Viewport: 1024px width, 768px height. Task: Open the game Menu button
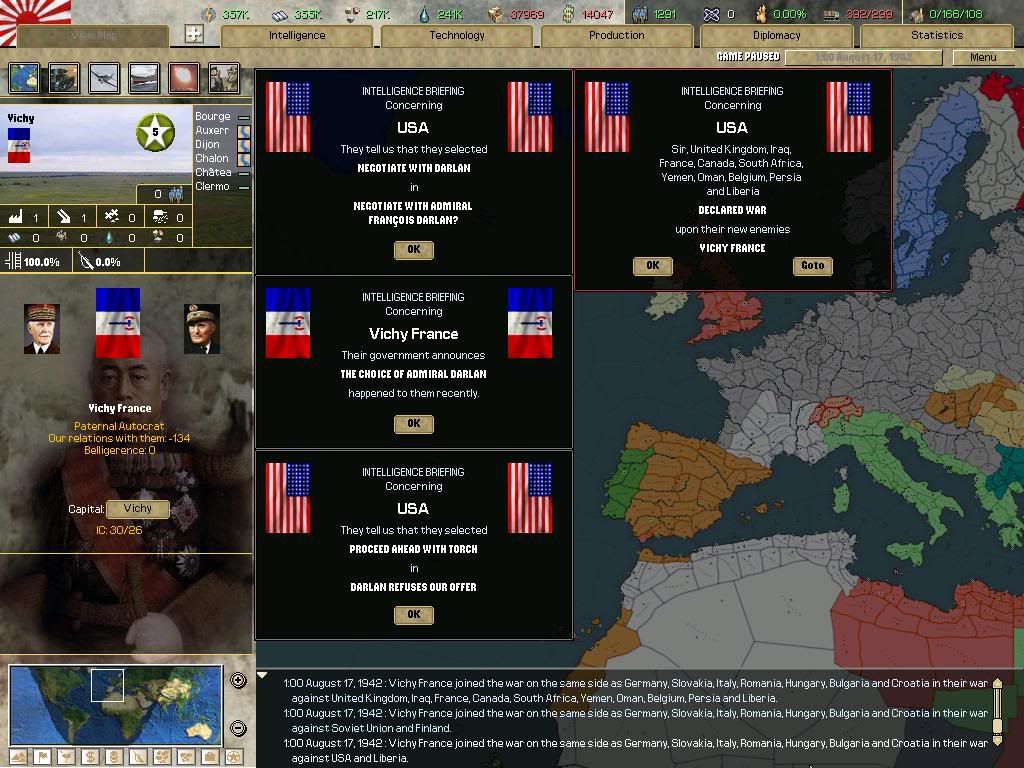983,57
